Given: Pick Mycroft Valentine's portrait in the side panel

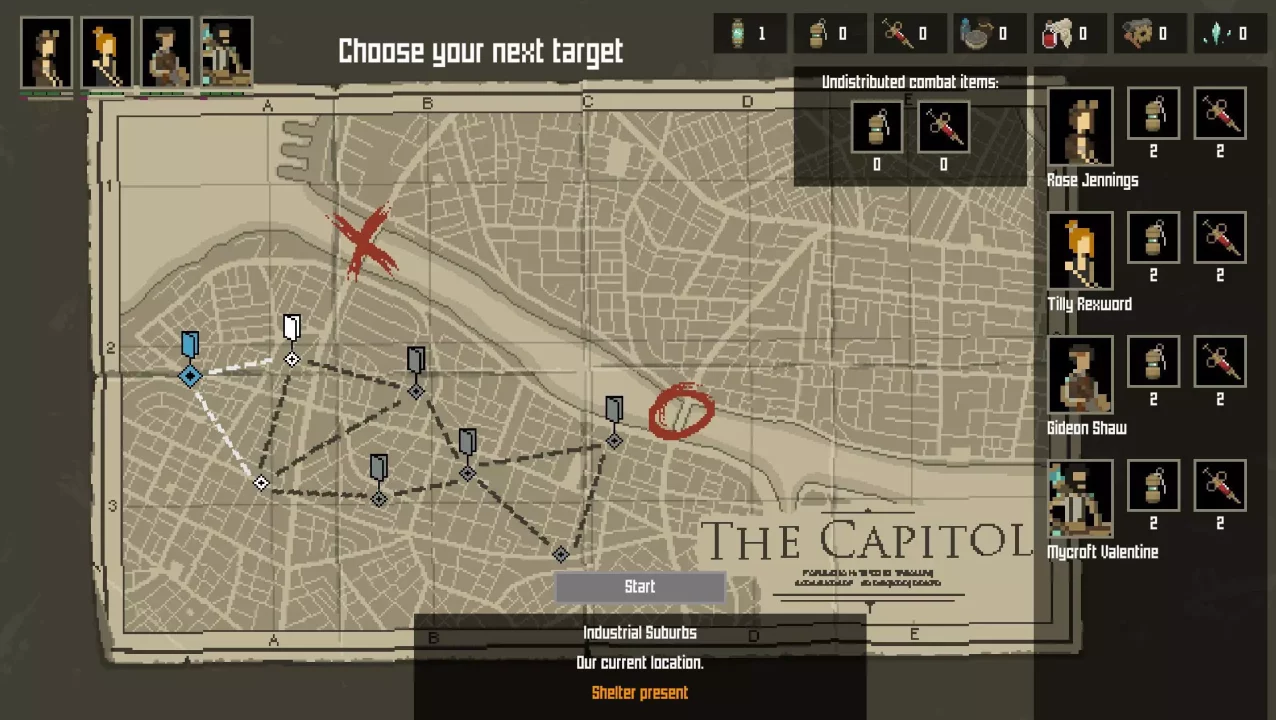Looking at the screenshot, I should click(x=1080, y=499).
